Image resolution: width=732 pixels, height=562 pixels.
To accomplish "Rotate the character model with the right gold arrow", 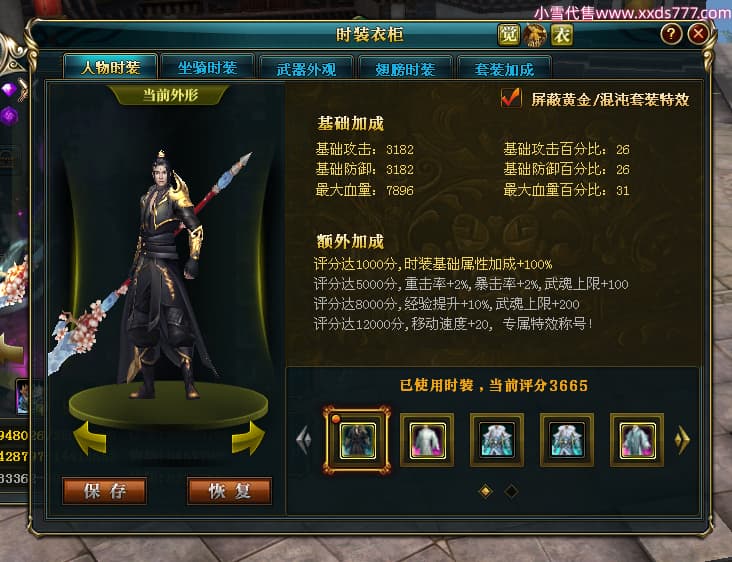I will [x=248, y=437].
